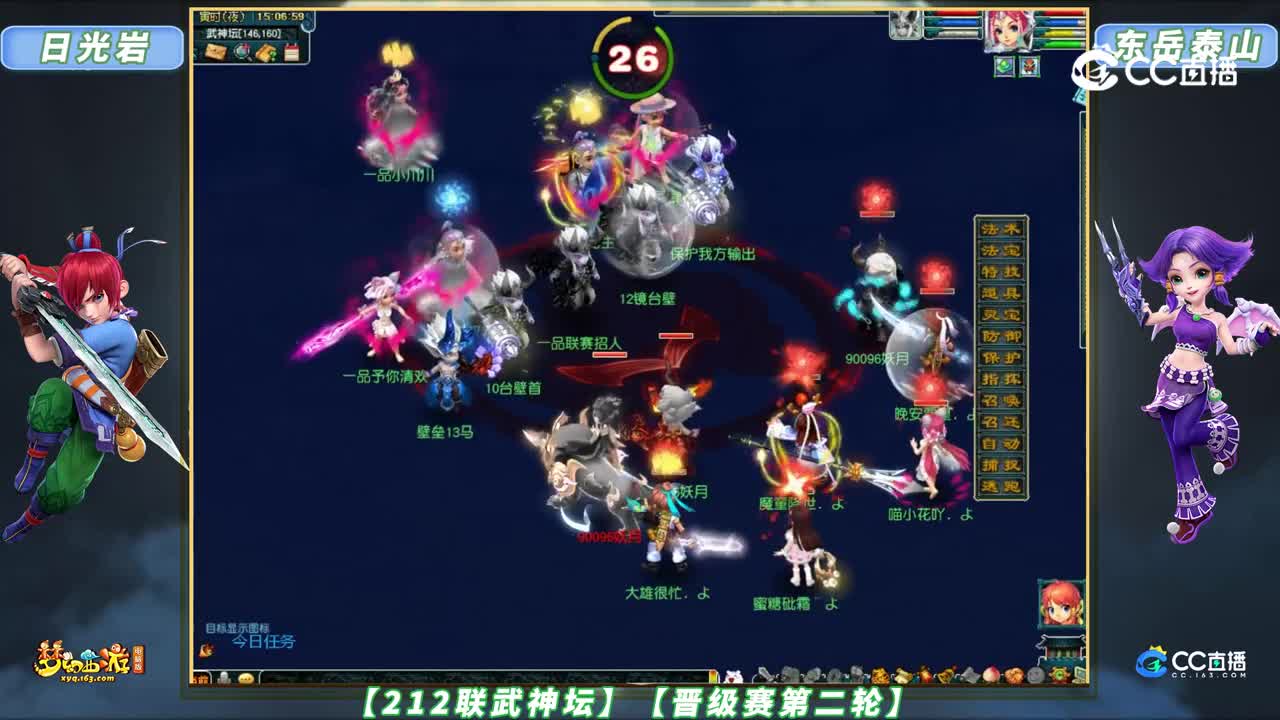The image size is (1280, 720).
Task: Select the magnifying glass lookup icon
Action: [244, 52]
